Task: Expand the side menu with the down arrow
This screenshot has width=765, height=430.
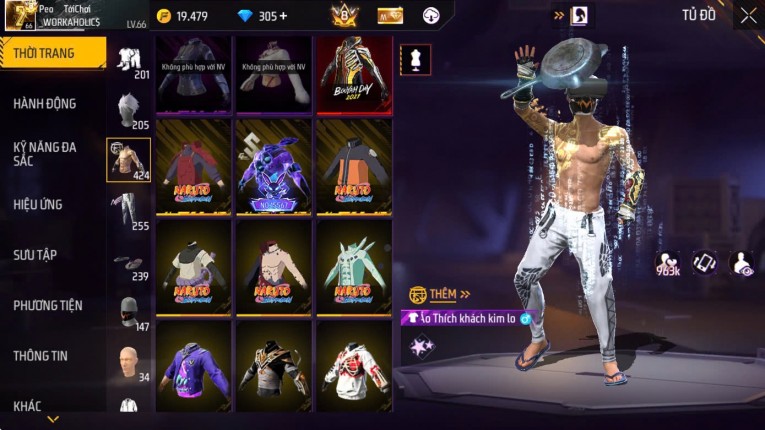Action: 52,419
